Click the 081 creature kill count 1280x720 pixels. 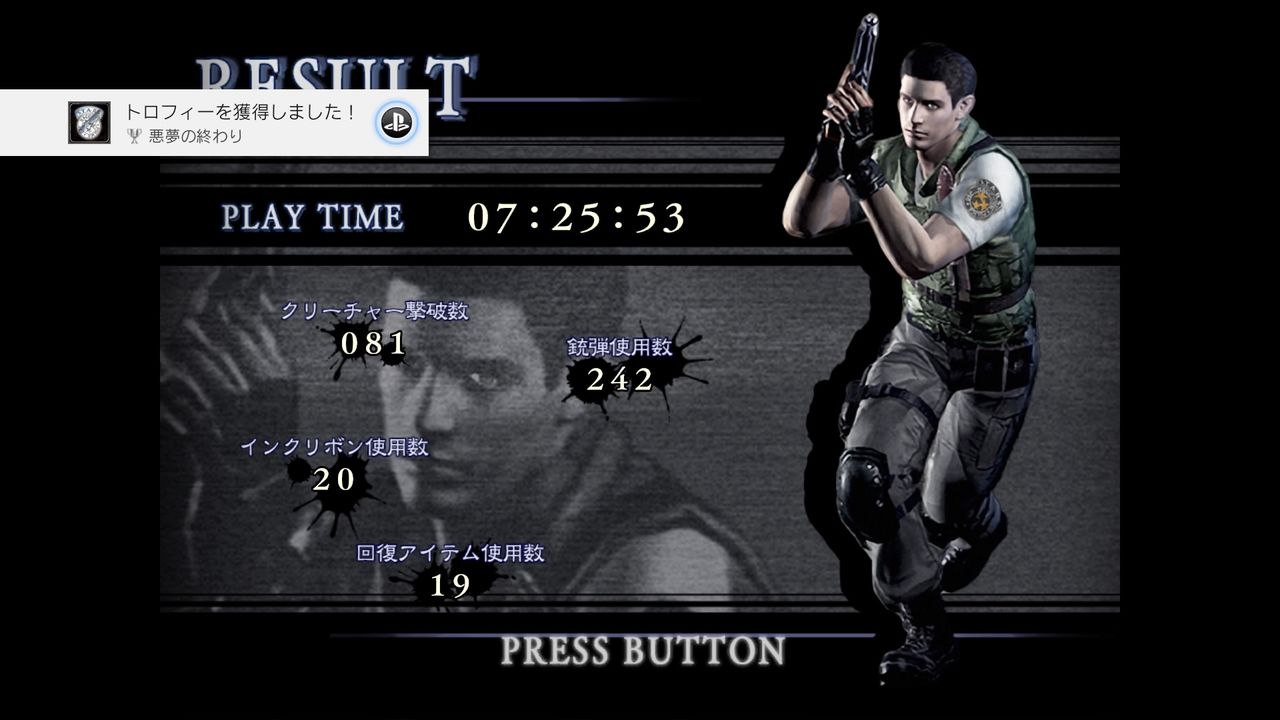click(371, 345)
